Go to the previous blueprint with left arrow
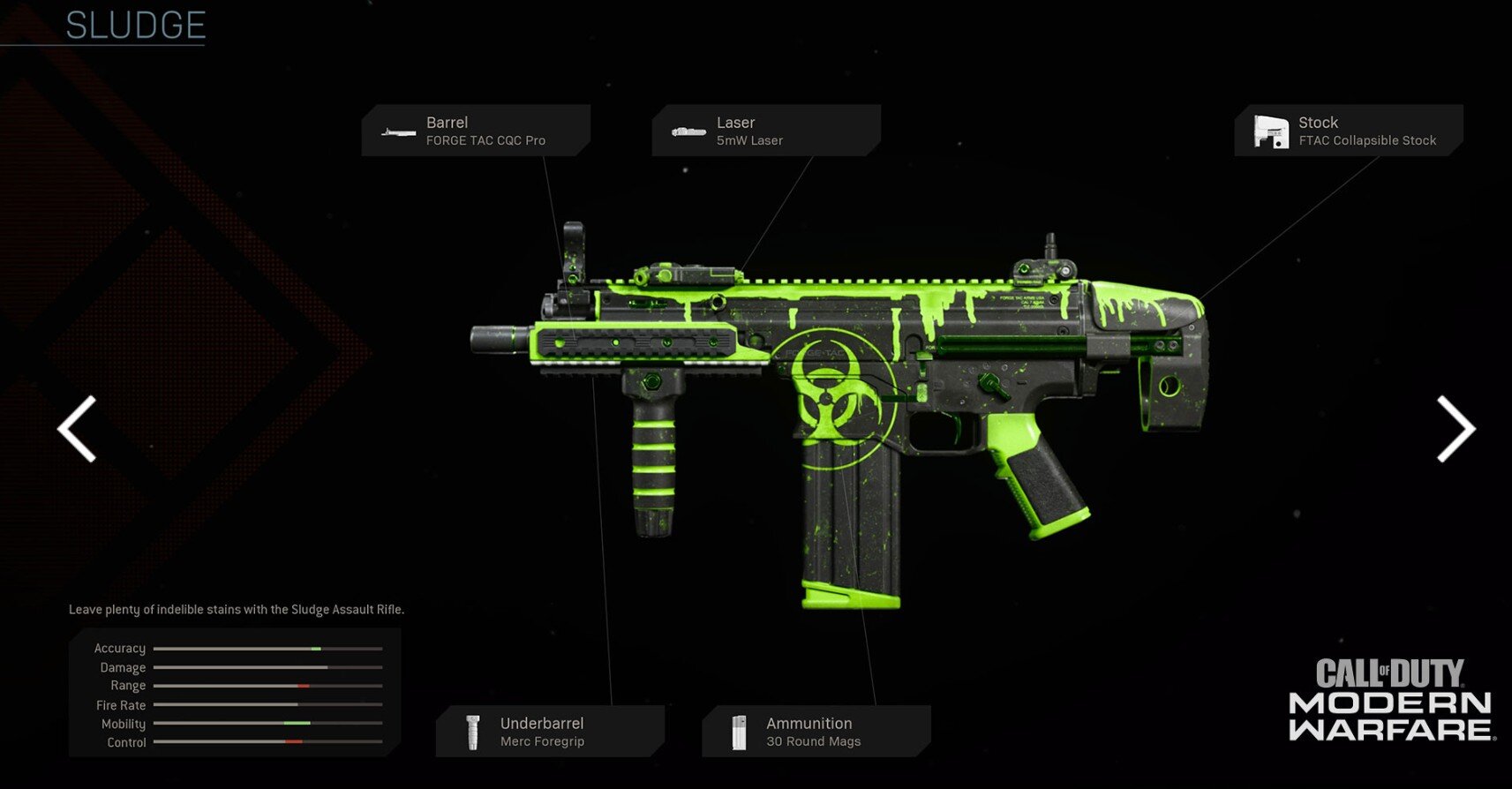Image resolution: width=1512 pixels, height=789 pixels. 77,429
